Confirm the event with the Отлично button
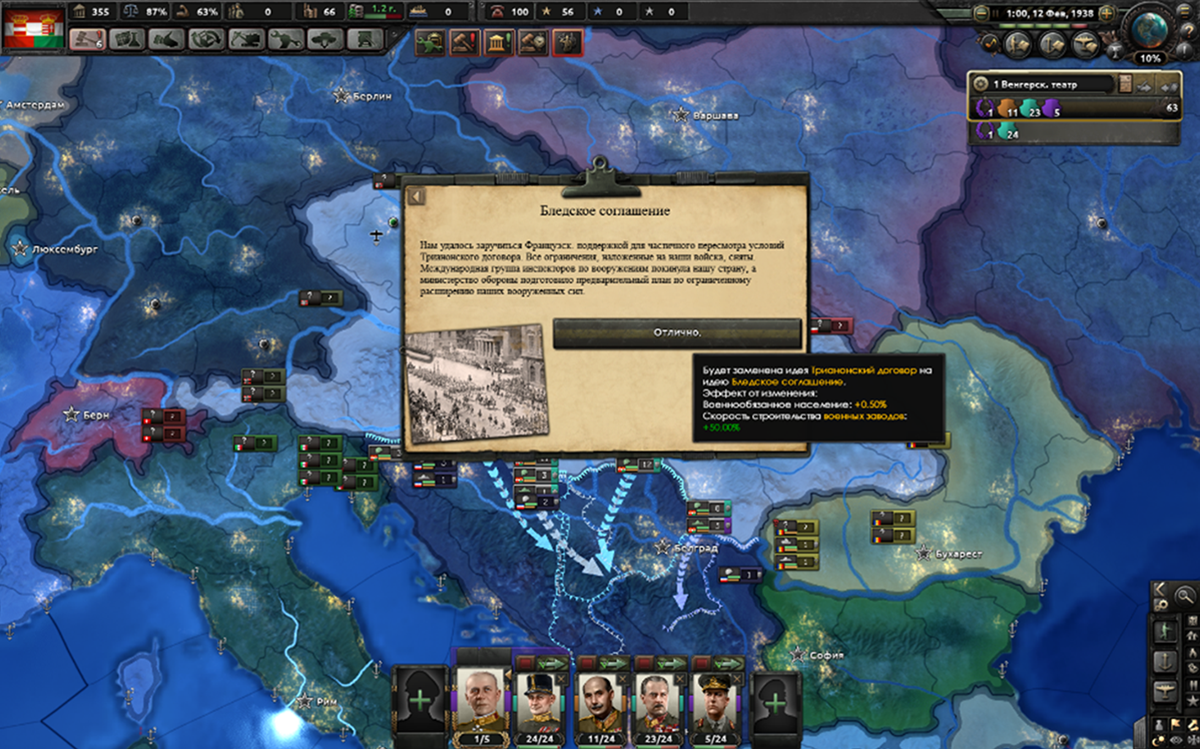Image resolution: width=1200 pixels, height=749 pixels. pos(677,333)
